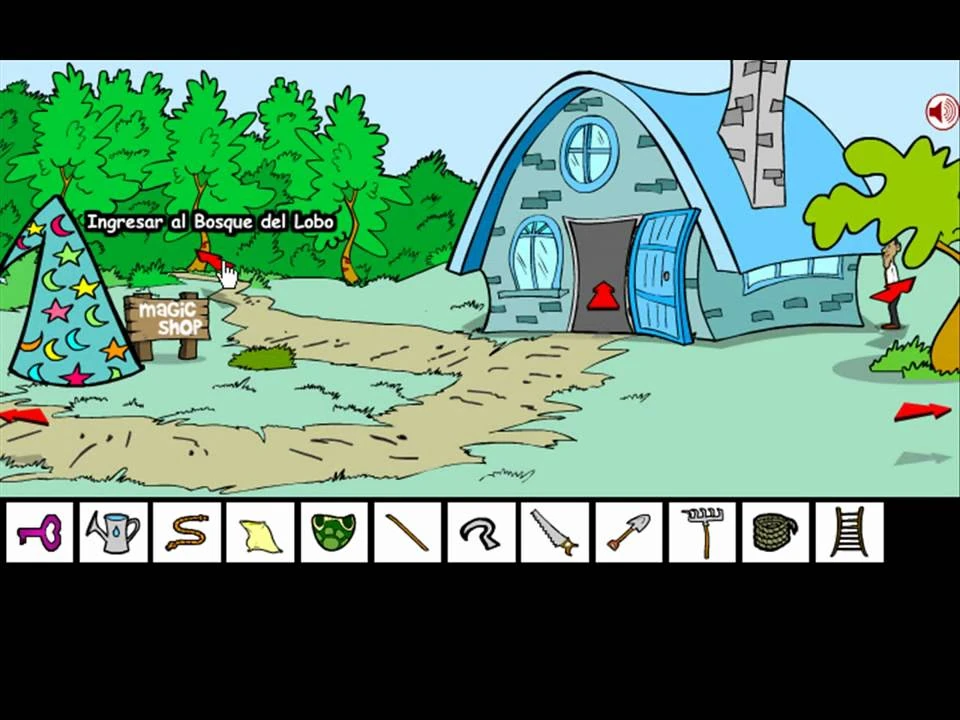
Task: Pick the black hook item
Action: click(481, 532)
